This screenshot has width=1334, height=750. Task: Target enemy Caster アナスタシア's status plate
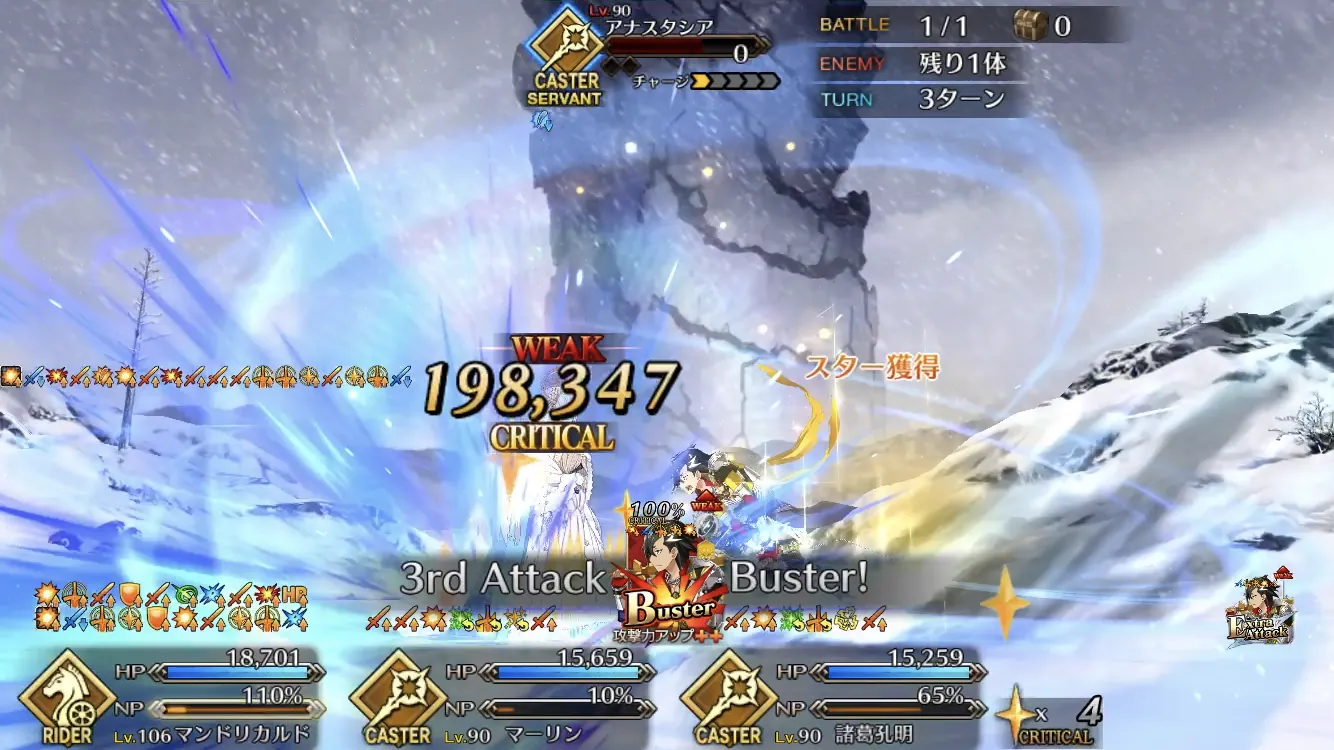(x=650, y=52)
